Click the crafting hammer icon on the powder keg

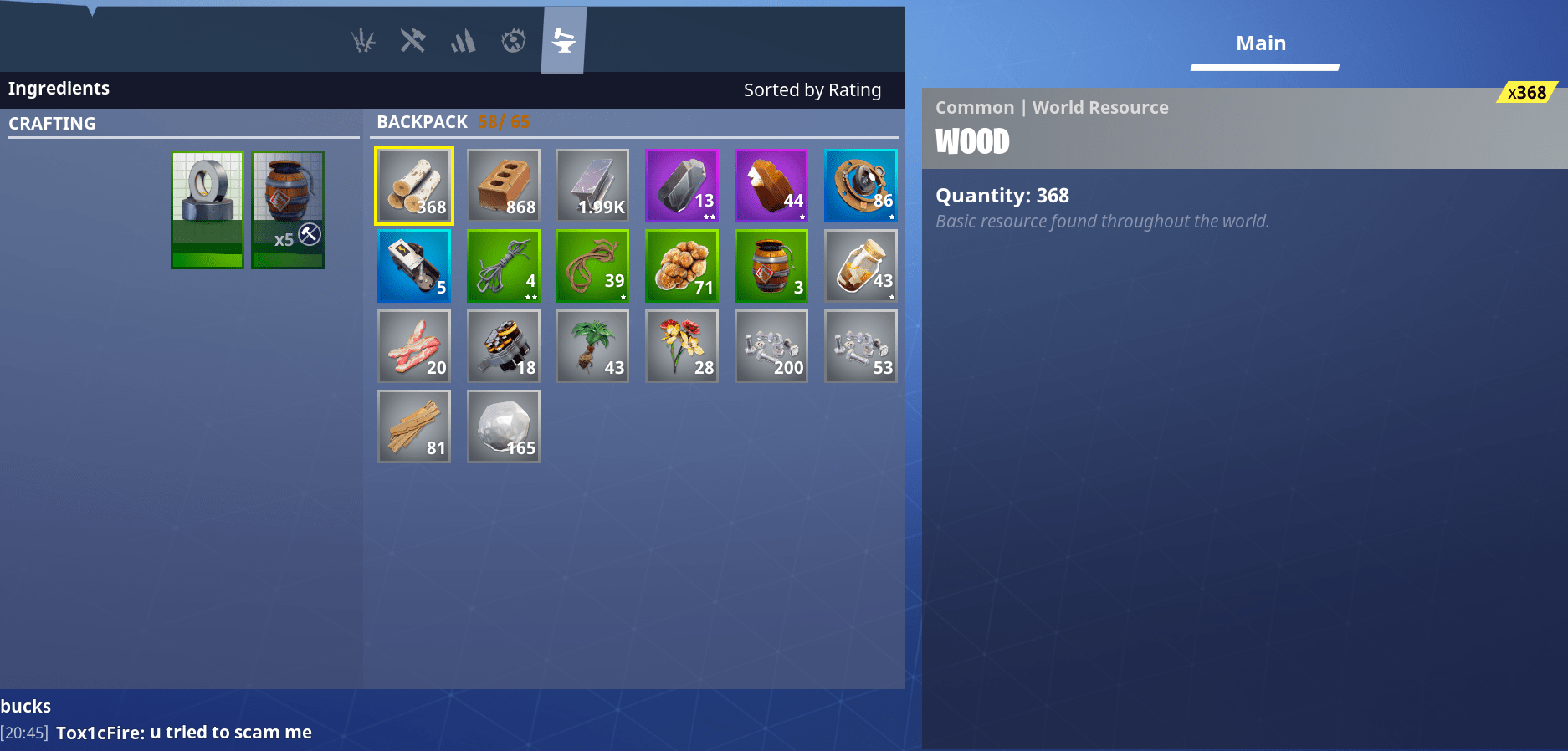point(310,235)
